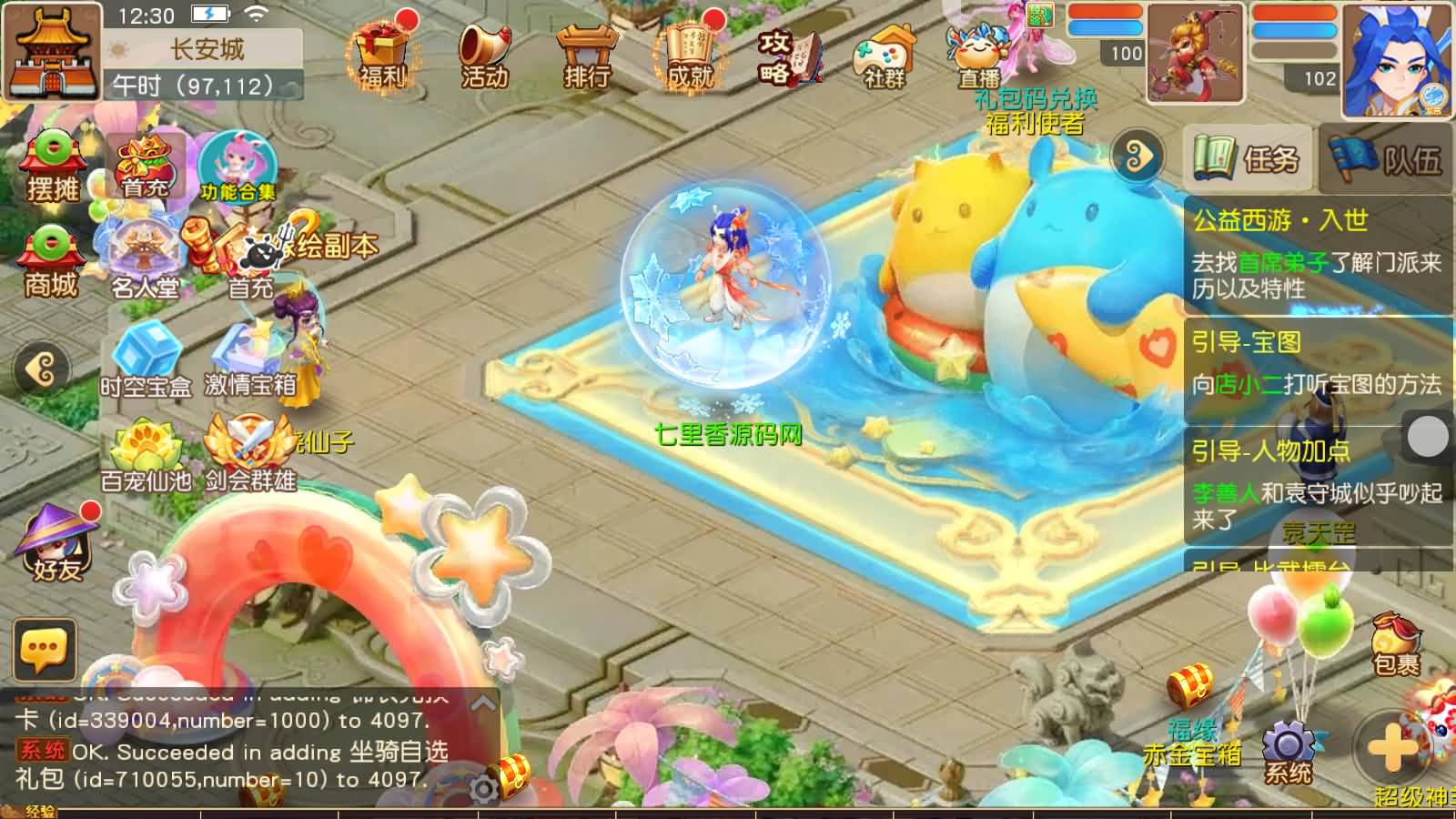Open the 时空宝盒 treasure box icon
The width and height of the screenshot is (1456, 819).
coord(148,355)
